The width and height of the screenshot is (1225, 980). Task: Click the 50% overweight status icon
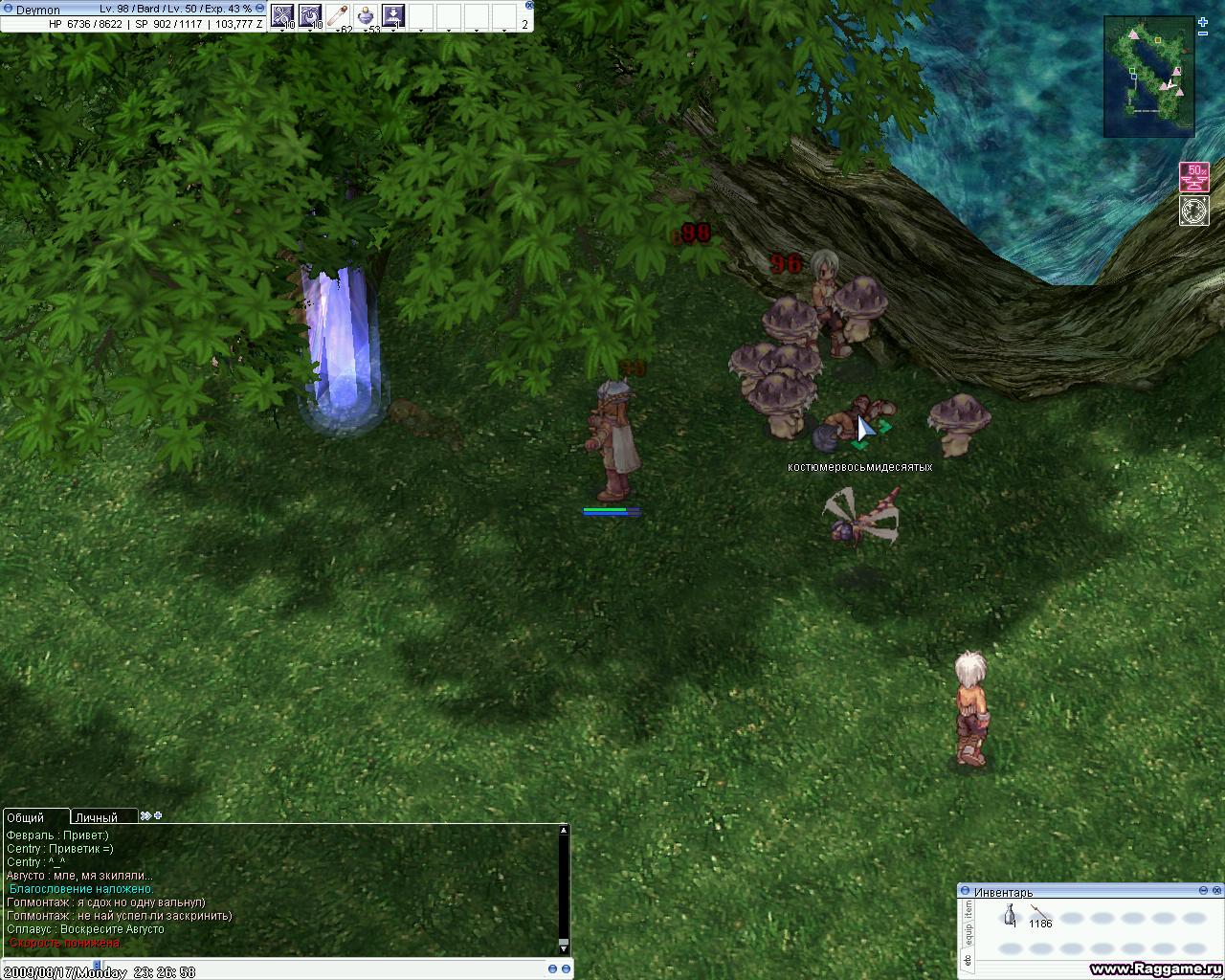point(1194,177)
